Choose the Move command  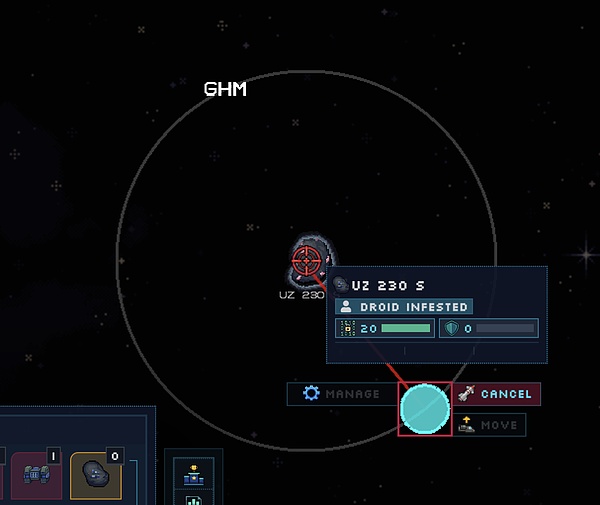point(489,425)
